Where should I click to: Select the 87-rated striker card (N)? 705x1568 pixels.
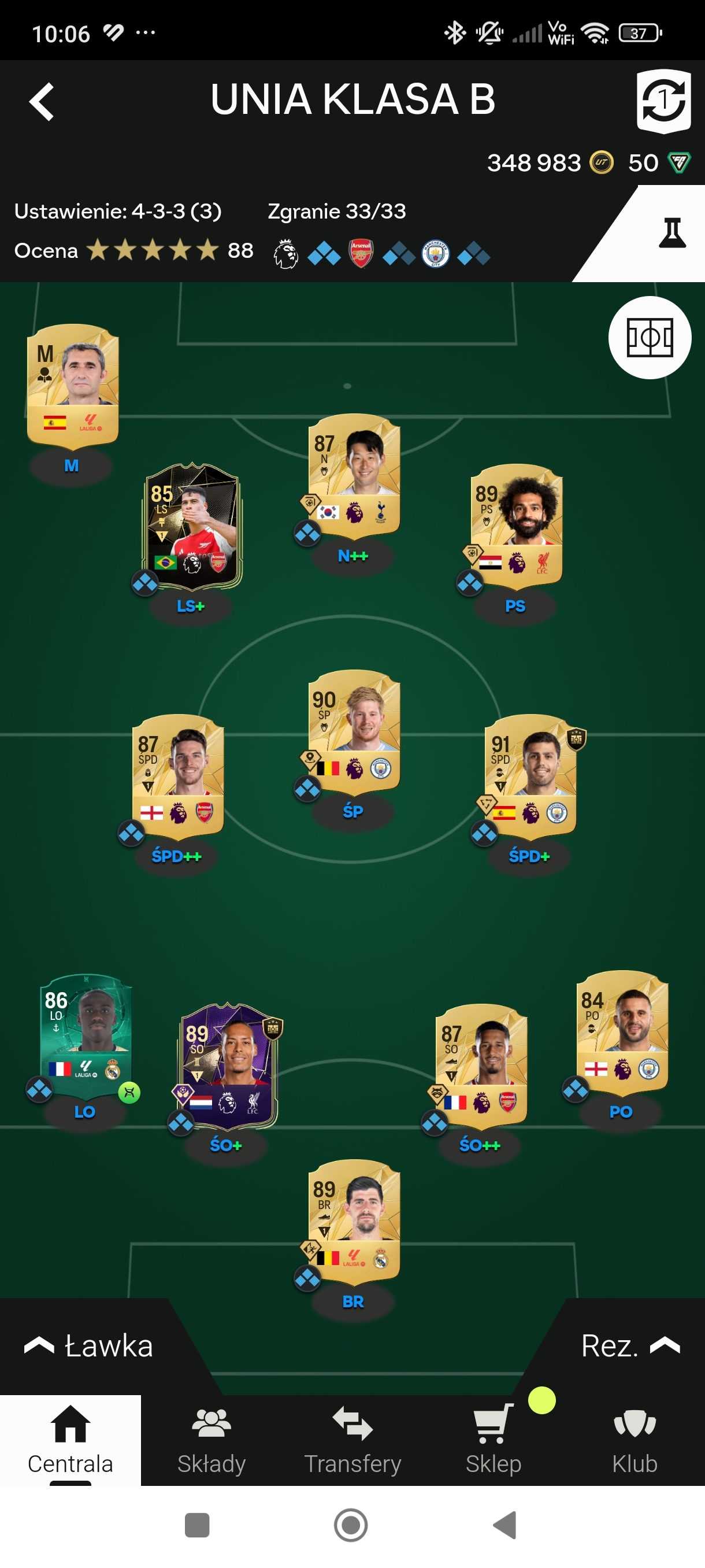tap(354, 474)
